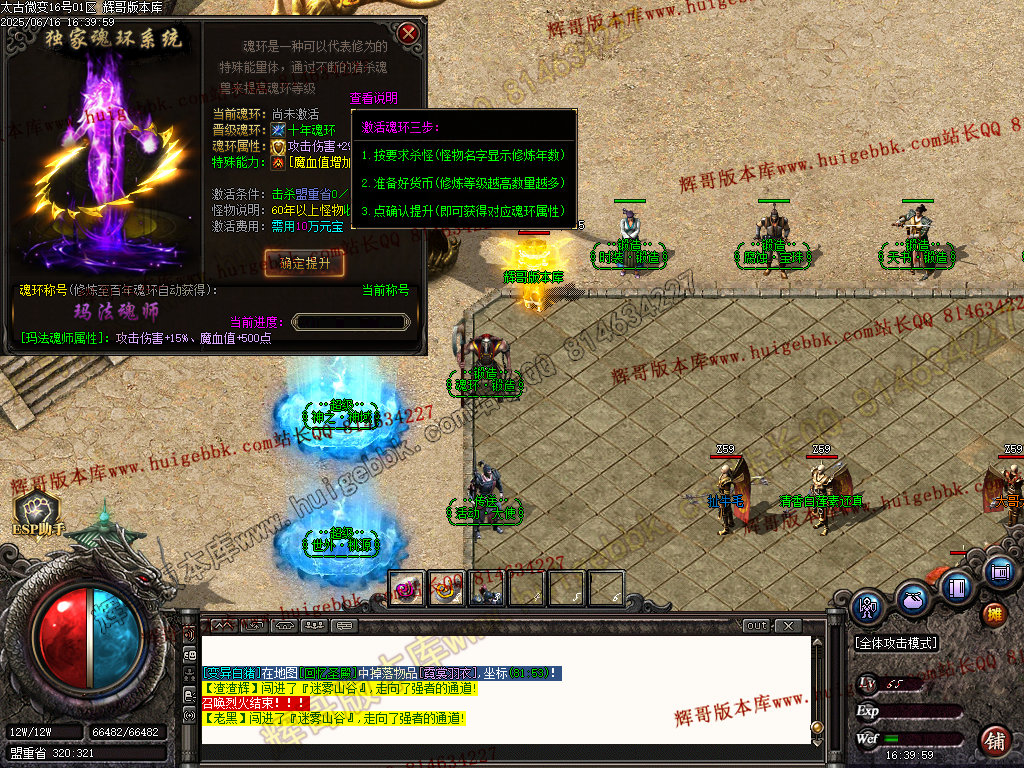Open the ESP助手 helper
Screen dimensions: 1024x768
38,510
